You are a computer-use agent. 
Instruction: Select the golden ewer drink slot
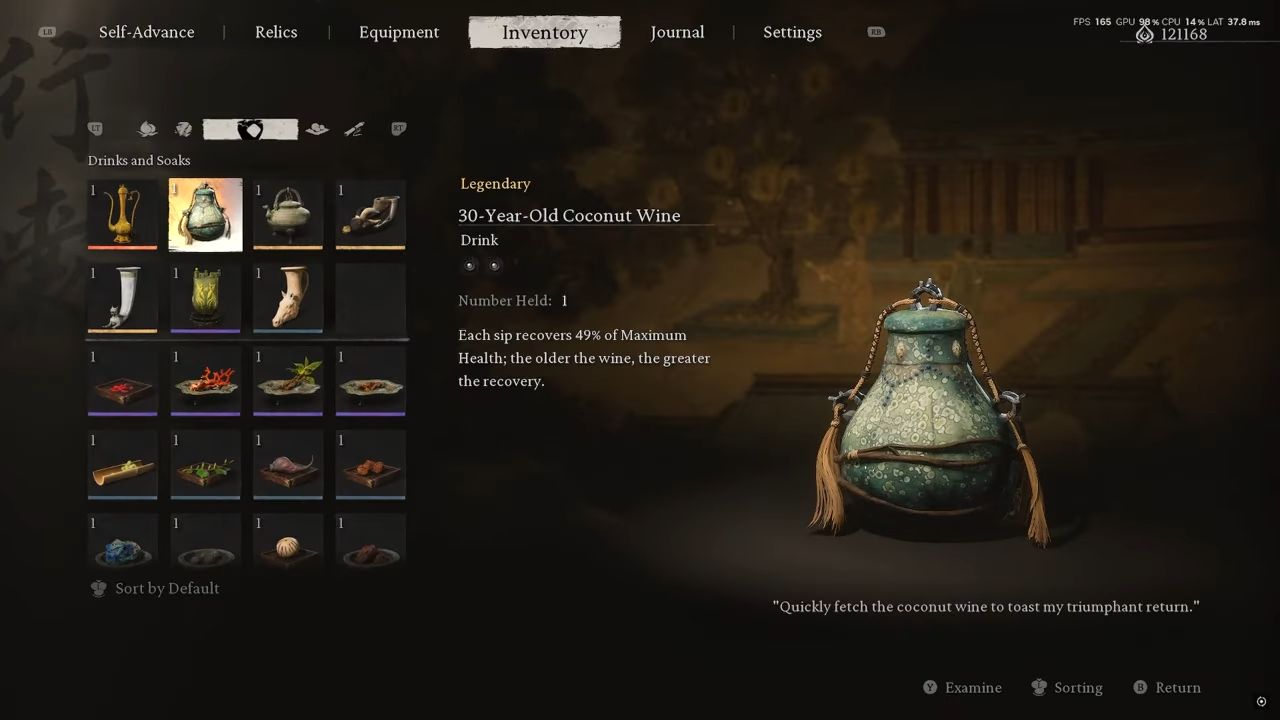(x=122, y=214)
